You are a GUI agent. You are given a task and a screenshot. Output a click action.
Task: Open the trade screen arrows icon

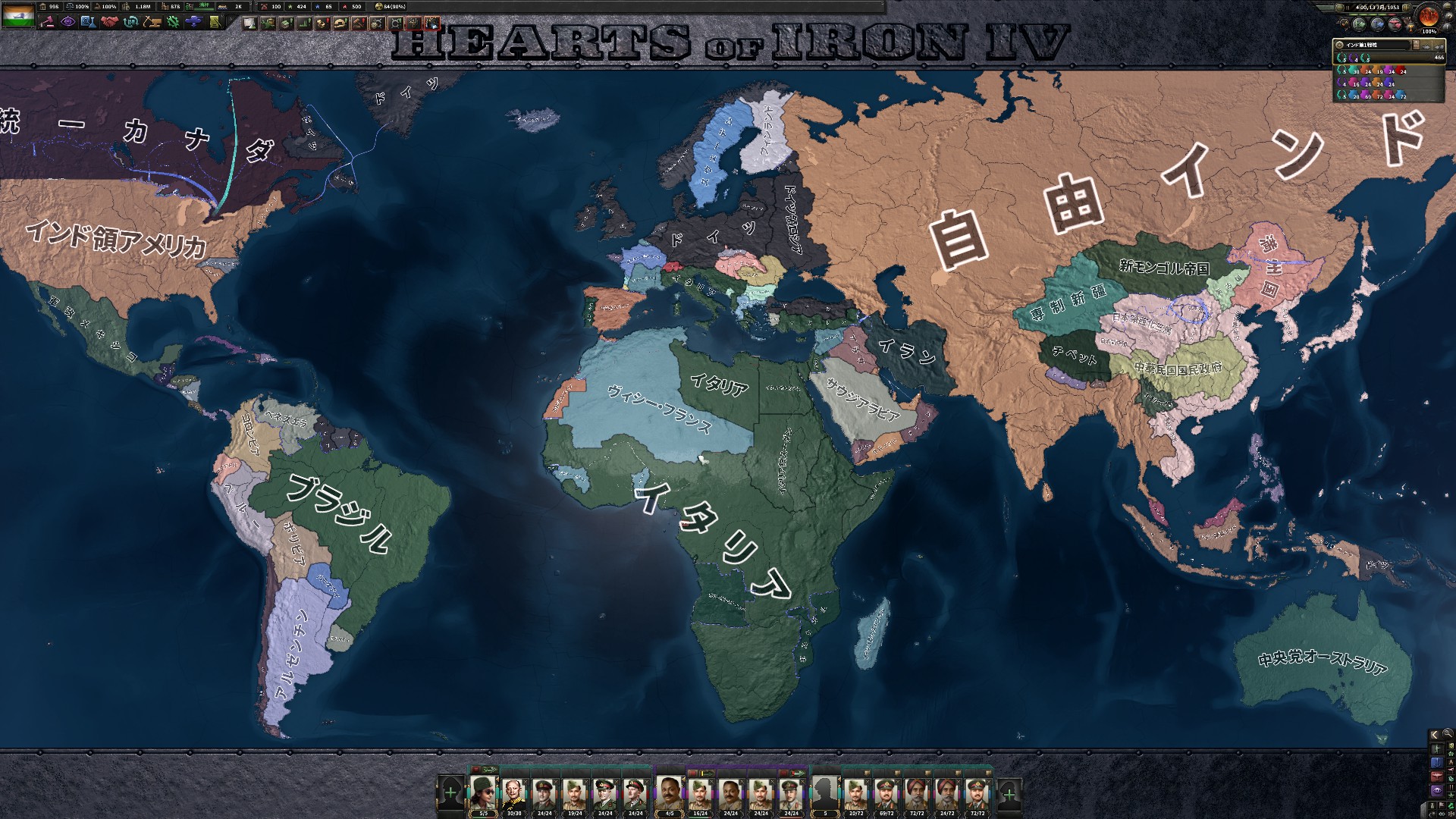click(x=131, y=22)
